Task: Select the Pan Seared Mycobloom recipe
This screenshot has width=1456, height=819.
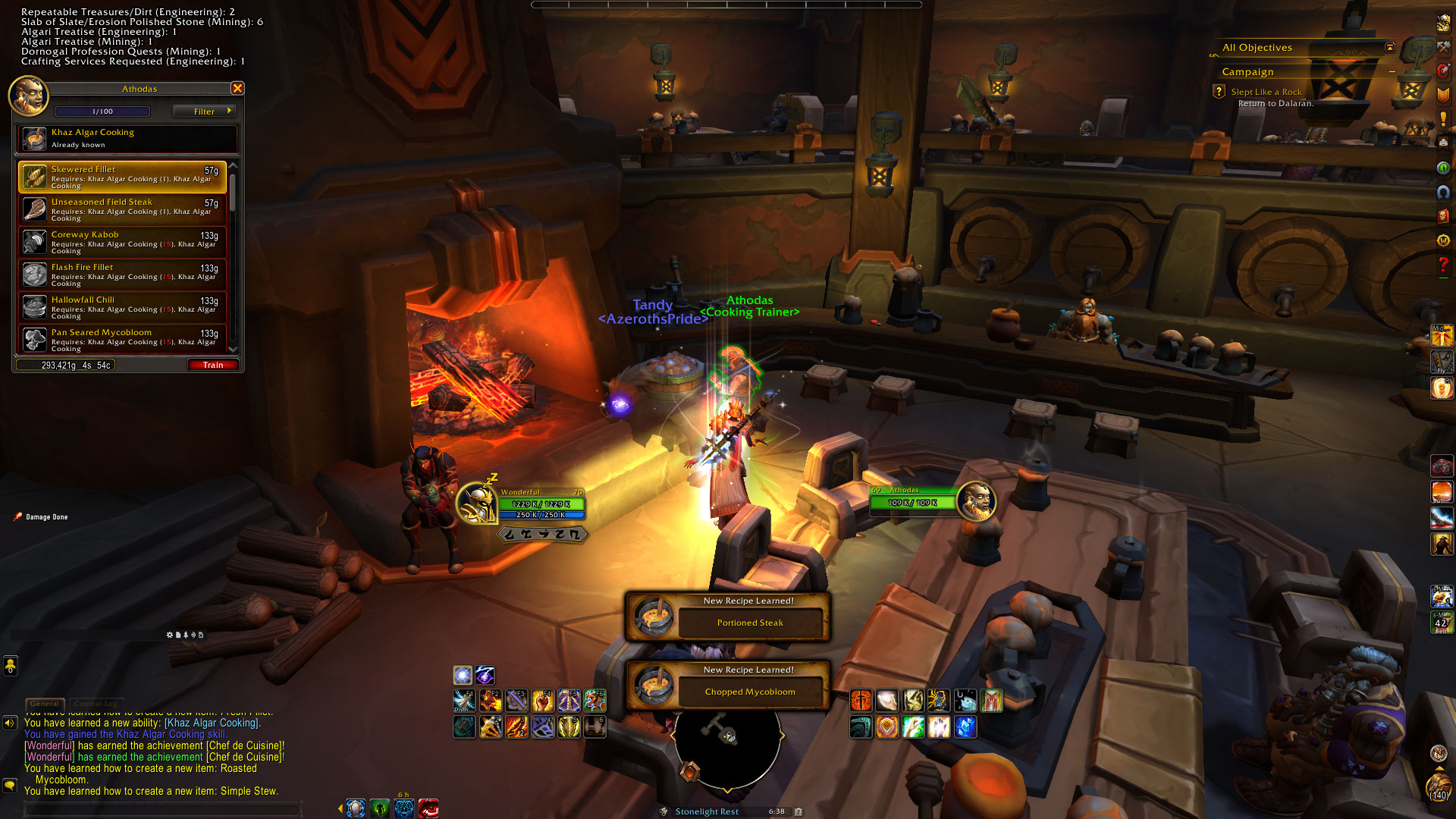Action: [123, 339]
